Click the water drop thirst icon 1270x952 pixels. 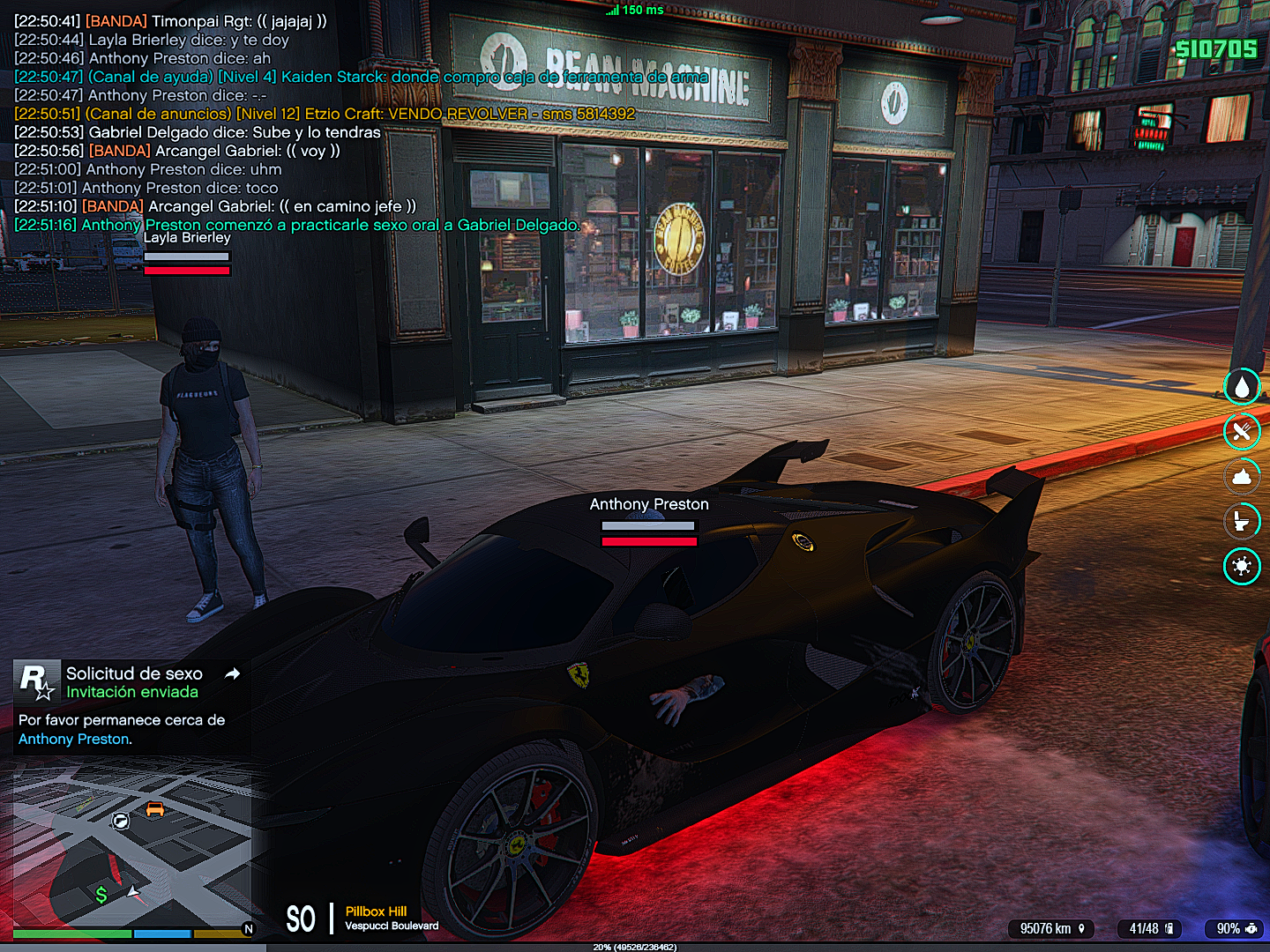1242,386
